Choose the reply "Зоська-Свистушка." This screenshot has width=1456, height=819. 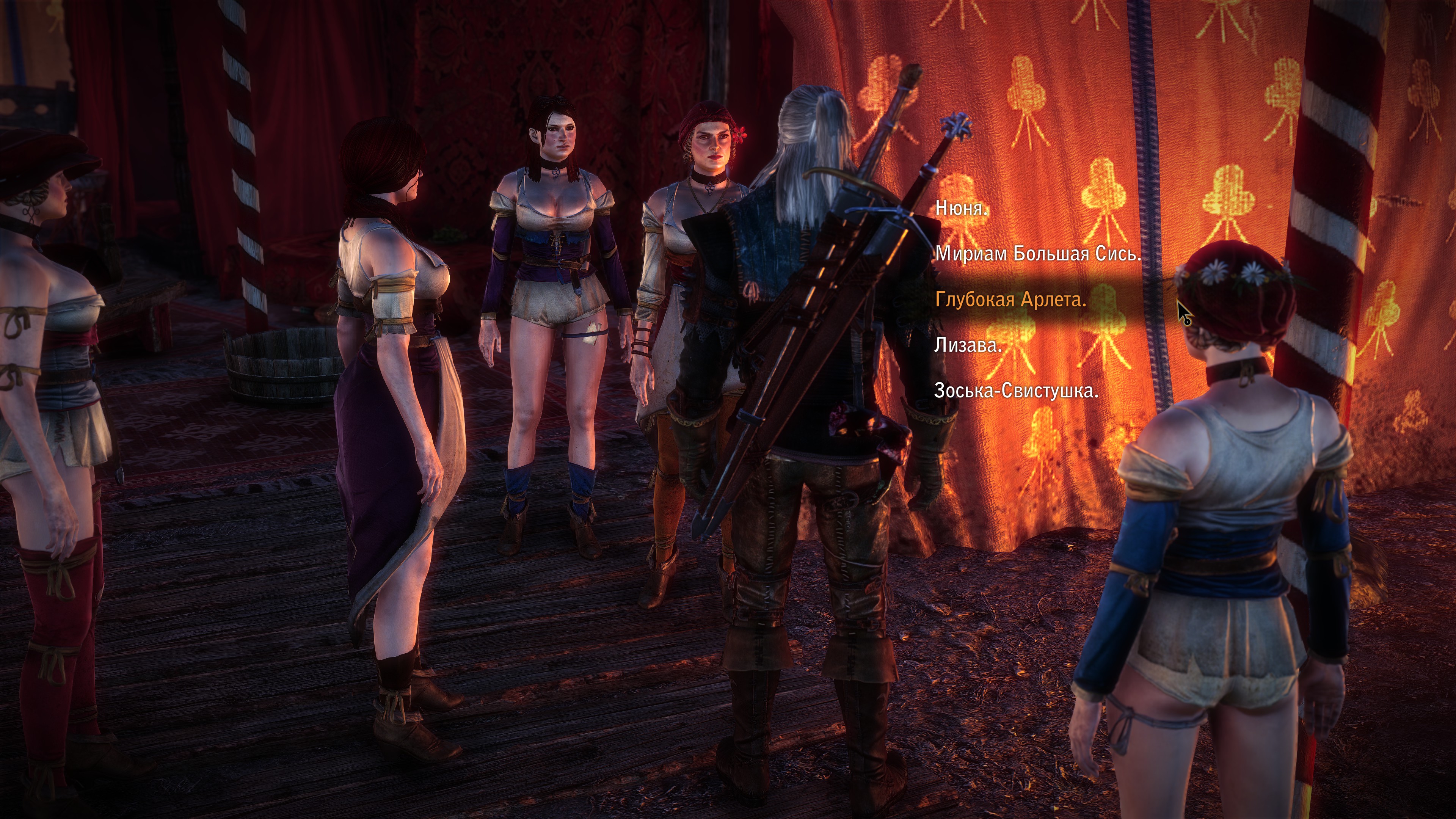tap(1016, 391)
